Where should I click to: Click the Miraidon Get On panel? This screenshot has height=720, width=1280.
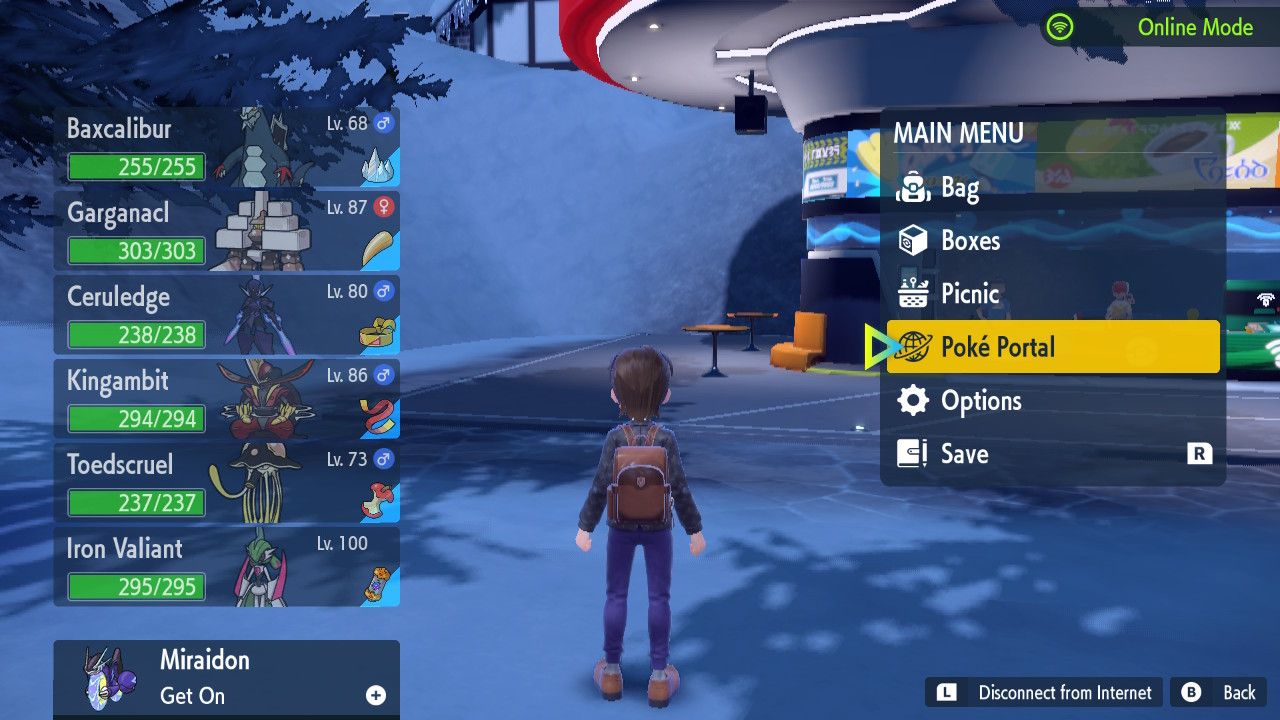226,678
